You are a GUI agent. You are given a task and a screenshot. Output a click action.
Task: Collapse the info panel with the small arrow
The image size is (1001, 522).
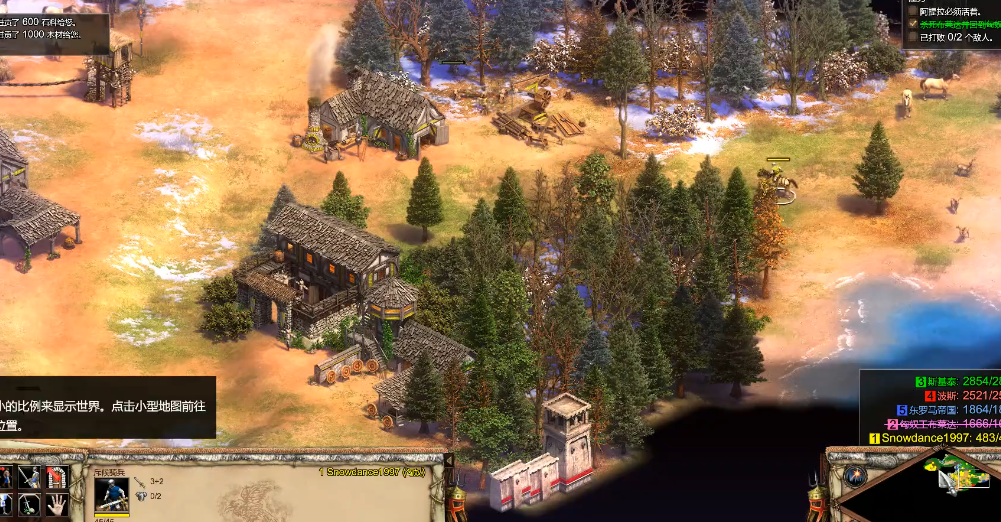point(448,460)
